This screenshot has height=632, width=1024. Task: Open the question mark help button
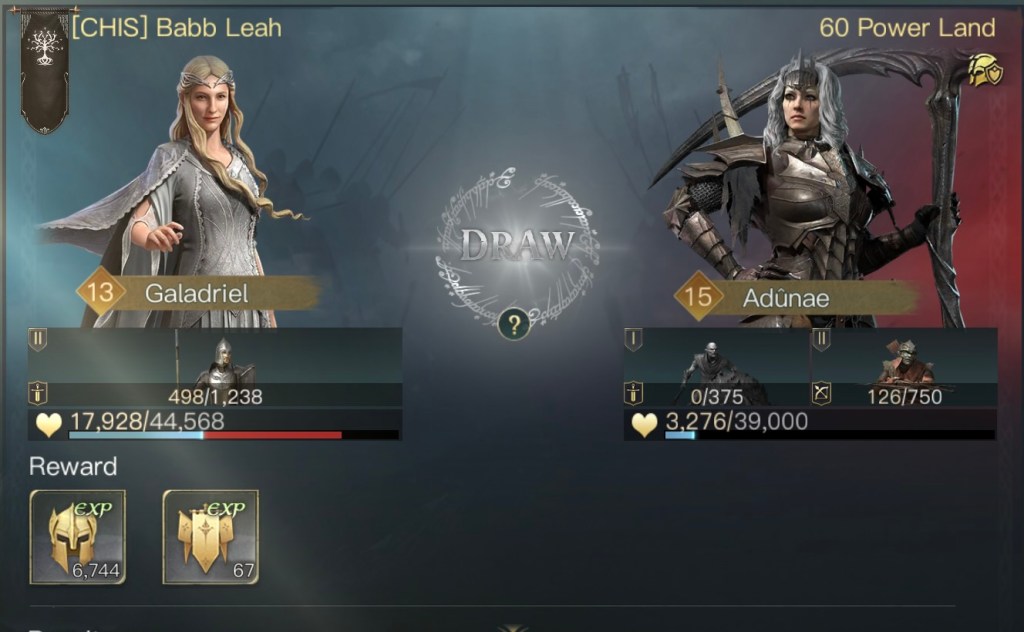[514, 324]
